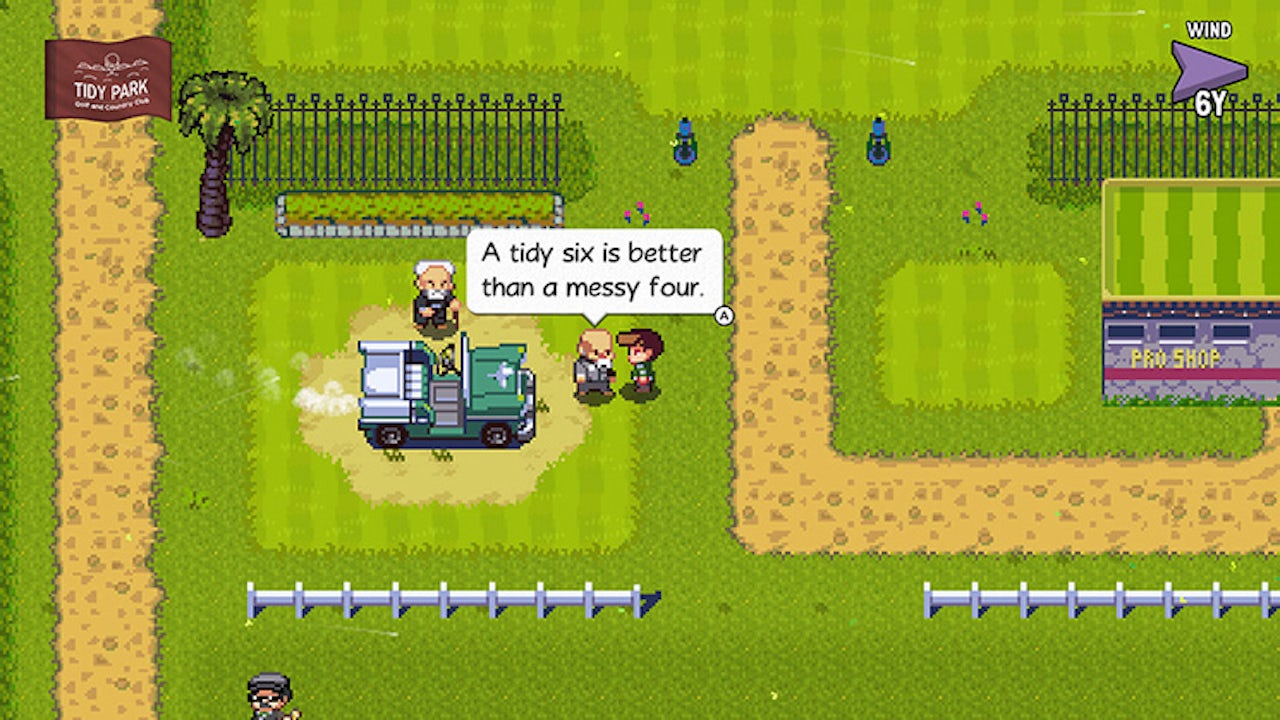Select the A button prompt in dialogue
The image size is (1280, 720).
pos(723,316)
